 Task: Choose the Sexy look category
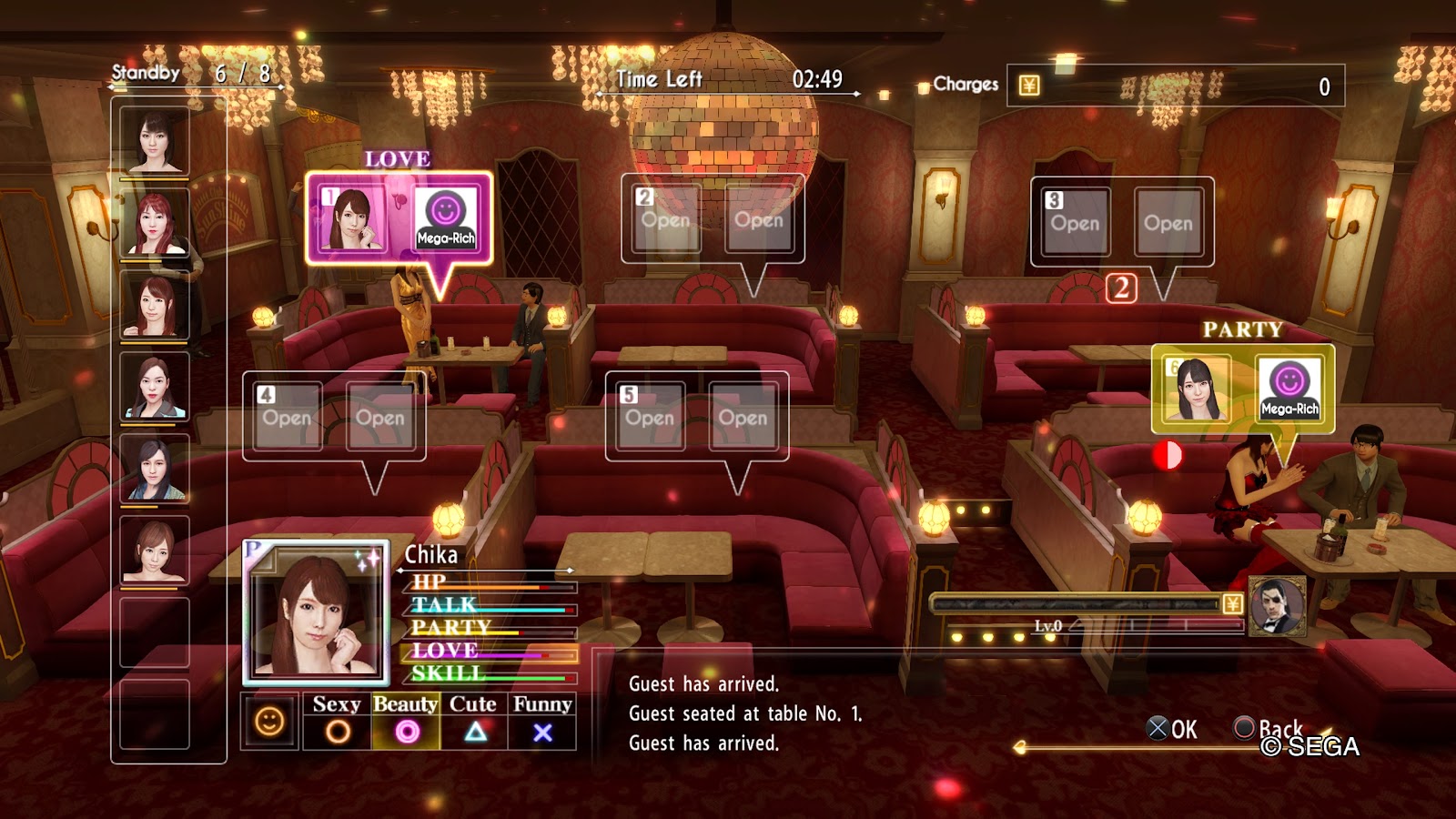tap(337, 720)
